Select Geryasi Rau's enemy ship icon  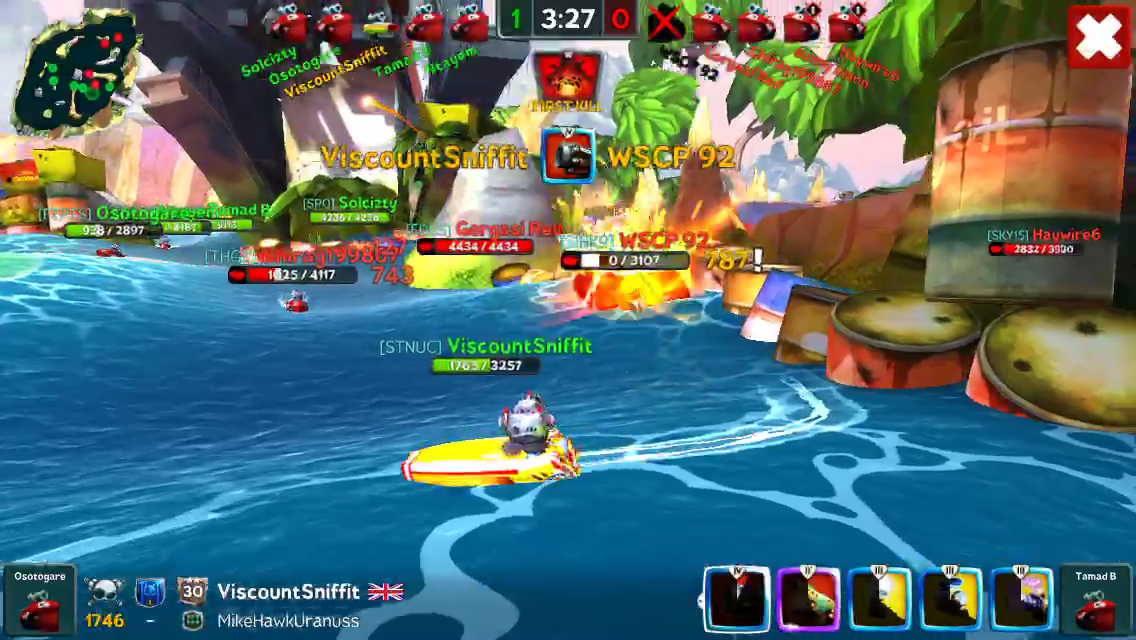(x=711, y=22)
